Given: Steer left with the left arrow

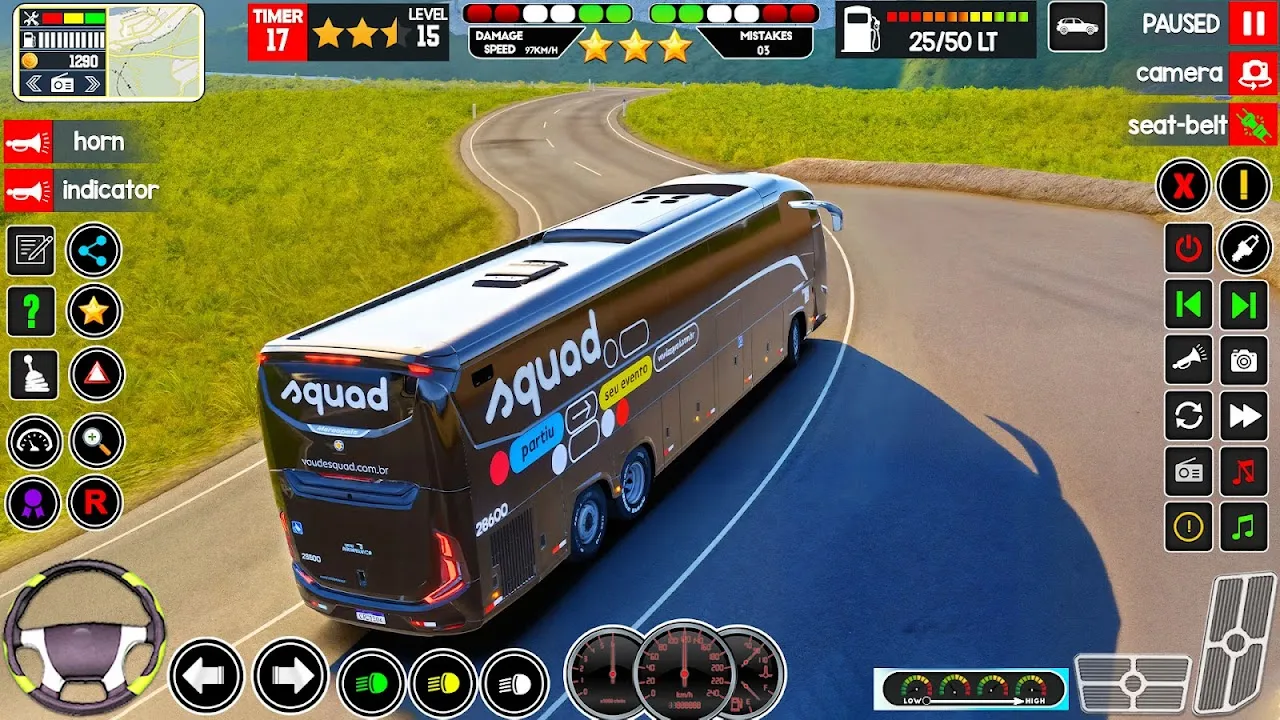Looking at the screenshot, I should click(x=206, y=677).
